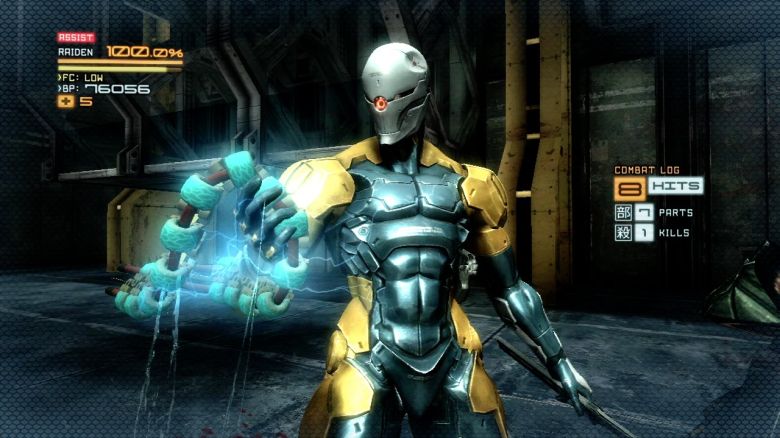
Task: Click the red ASSIST badge
Action: tap(75, 38)
